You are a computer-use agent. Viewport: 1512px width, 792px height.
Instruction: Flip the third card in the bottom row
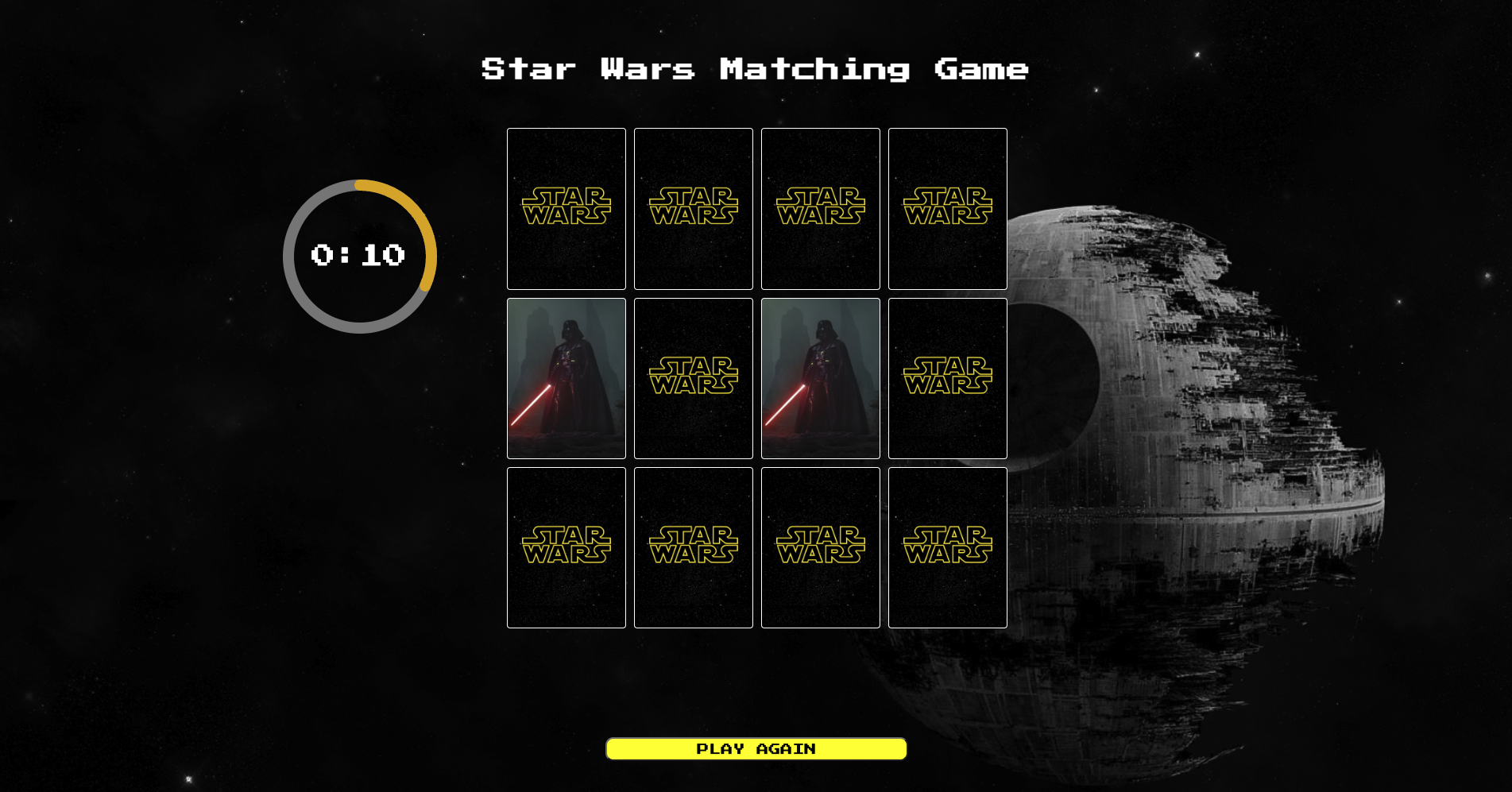click(x=820, y=547)
